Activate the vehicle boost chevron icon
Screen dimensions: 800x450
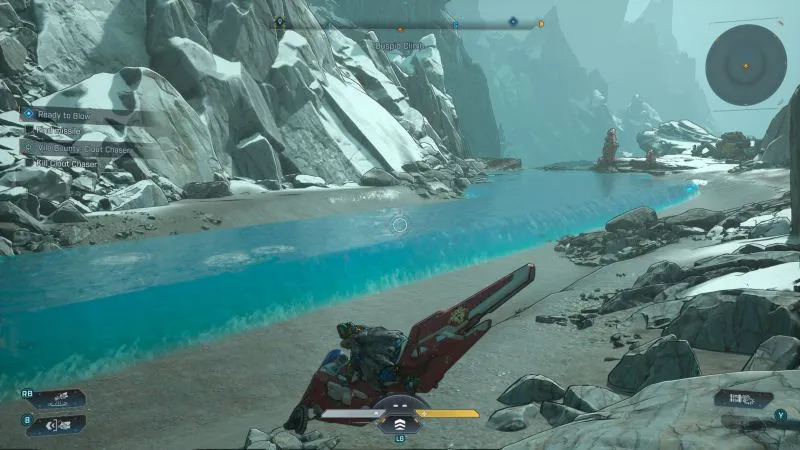pos(399,412)
